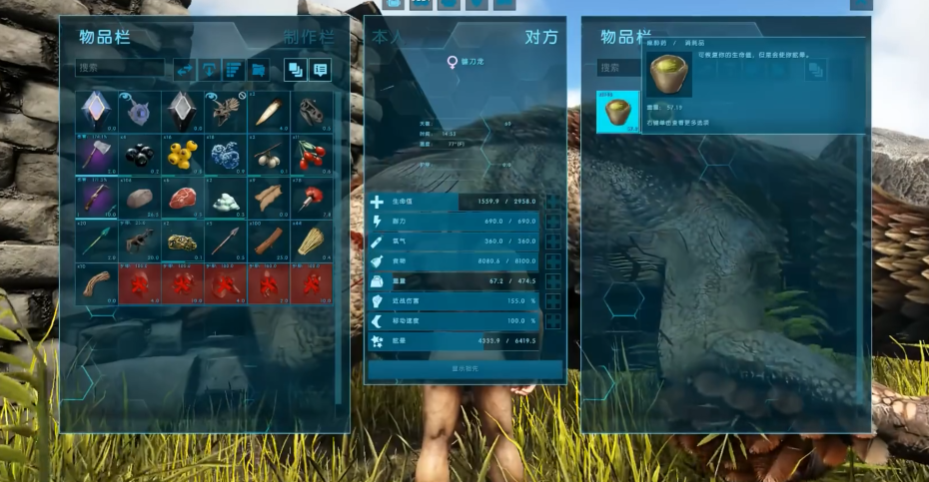Screen dimensions: 929x482
Task: Choose the yellow berries stack
Action: (182, 154)
